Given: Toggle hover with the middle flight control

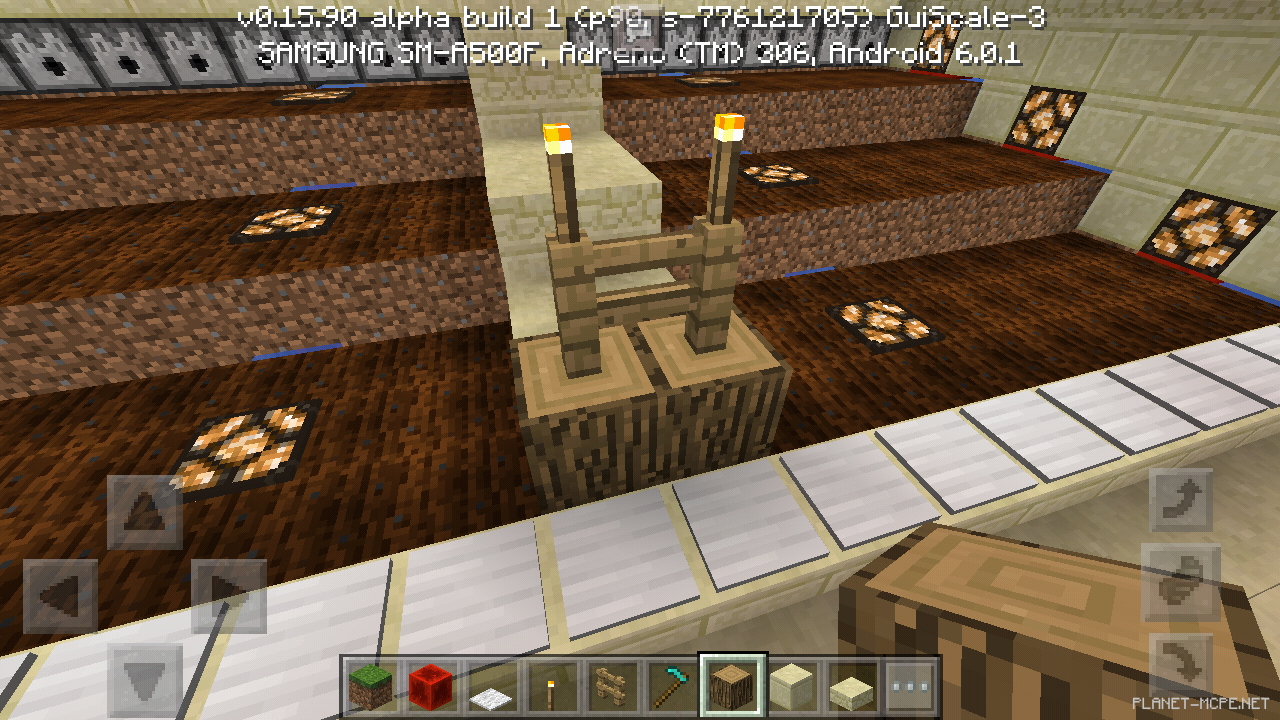Looking at the screenshot, I should point(1181,582).
